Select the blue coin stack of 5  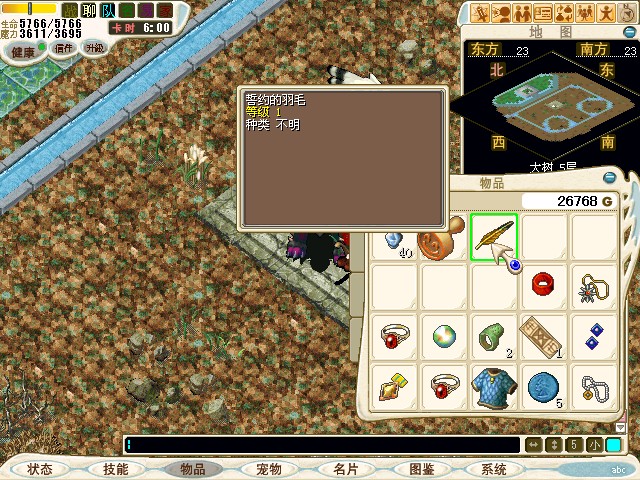click(x=544, y=387)
